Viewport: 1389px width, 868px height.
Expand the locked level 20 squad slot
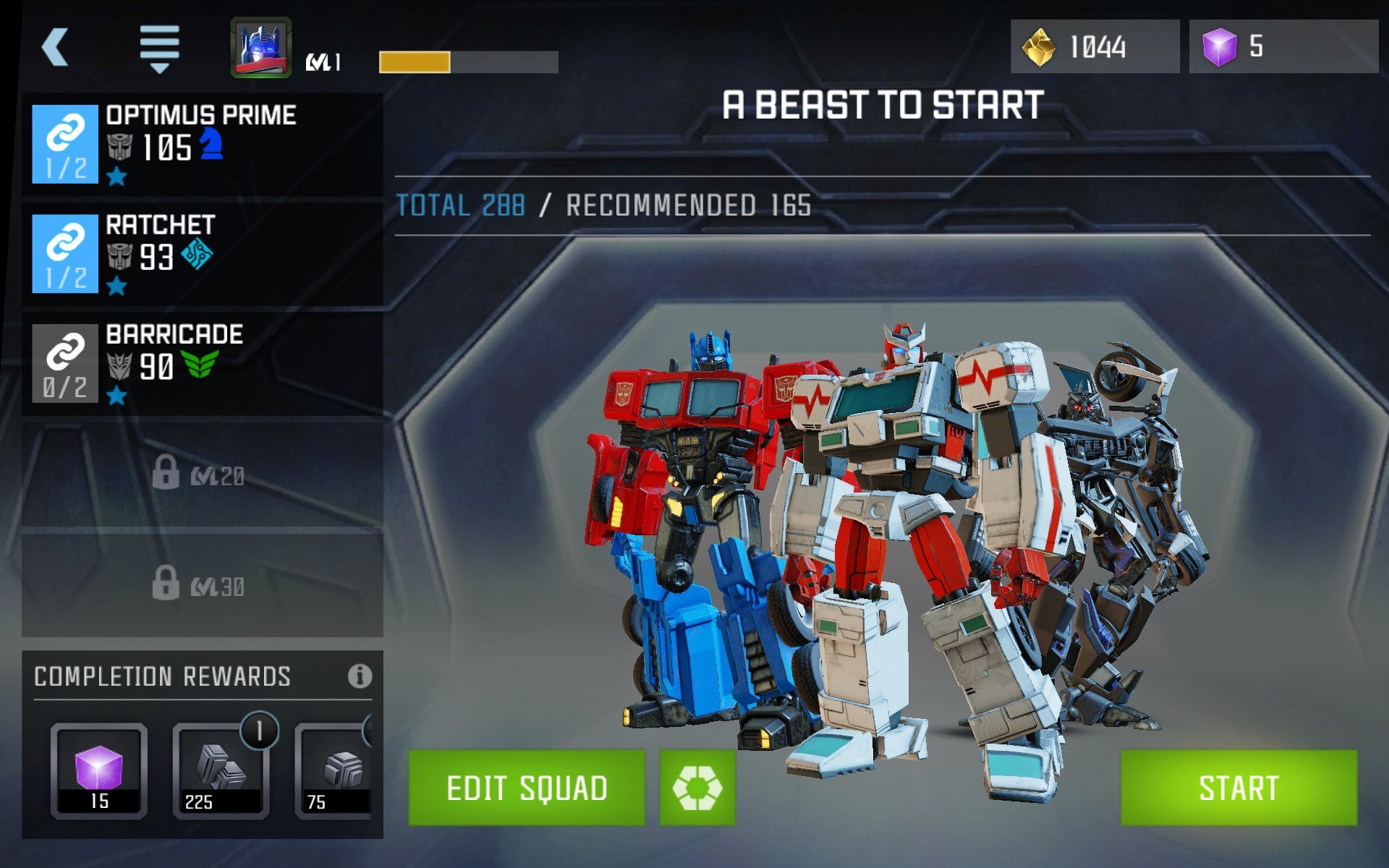tap(203, 474)
